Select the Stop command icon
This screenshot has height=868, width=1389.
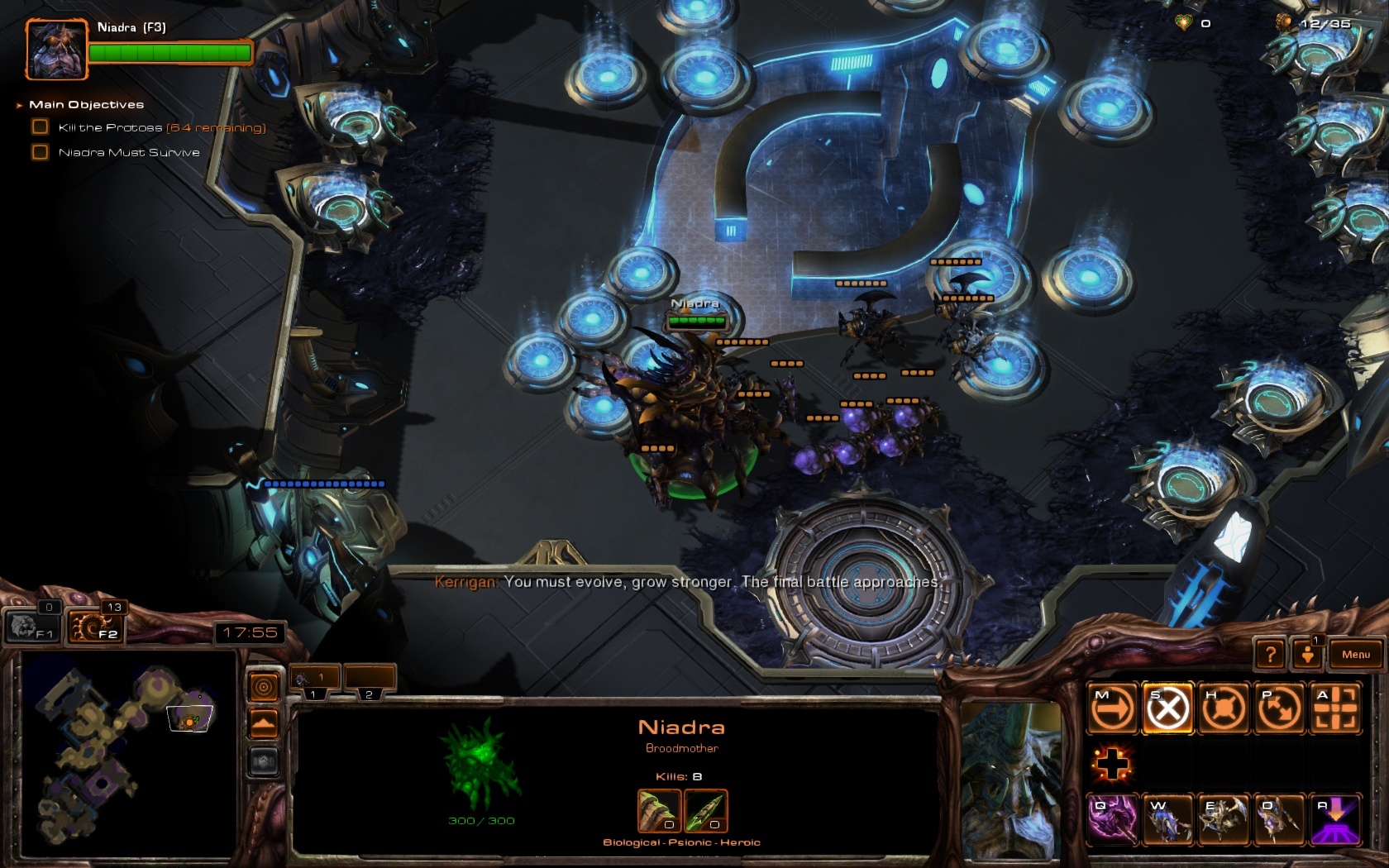[x=1167, y=708]
